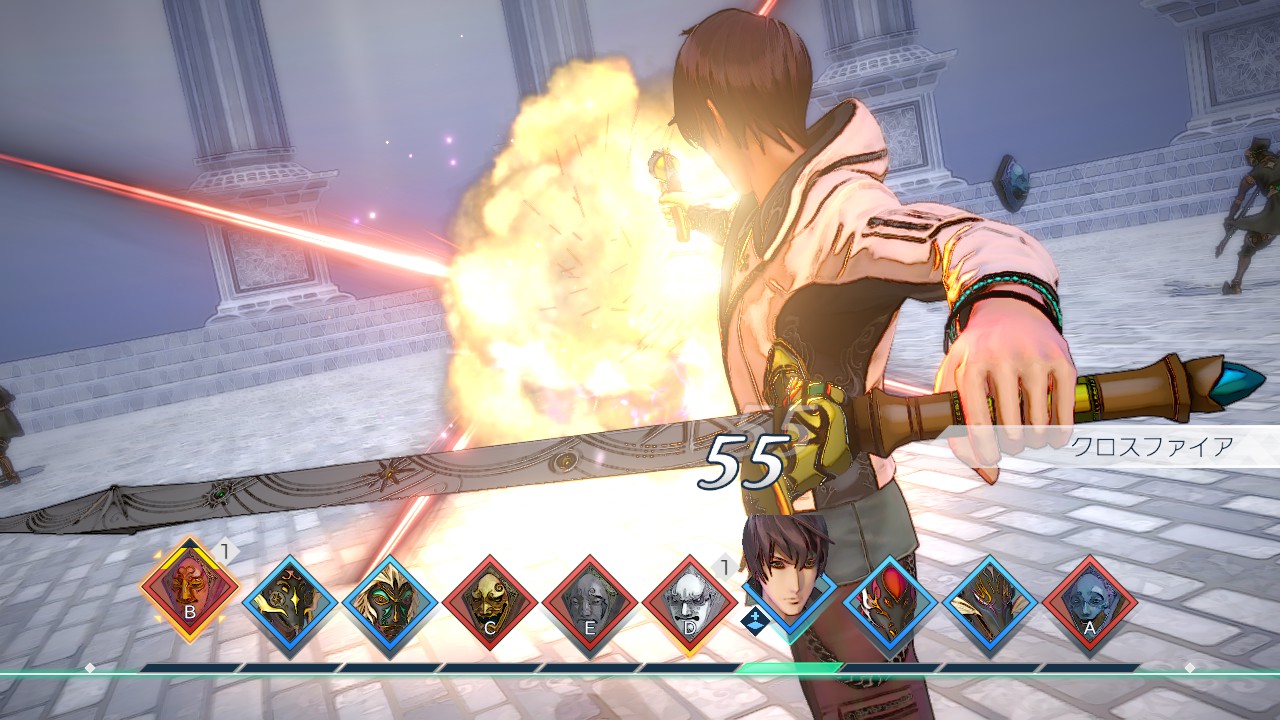Screen dimensions: 1280x720
Task: Click the dark-haired hero portrait on timeline
Action: tap(788, 575)
